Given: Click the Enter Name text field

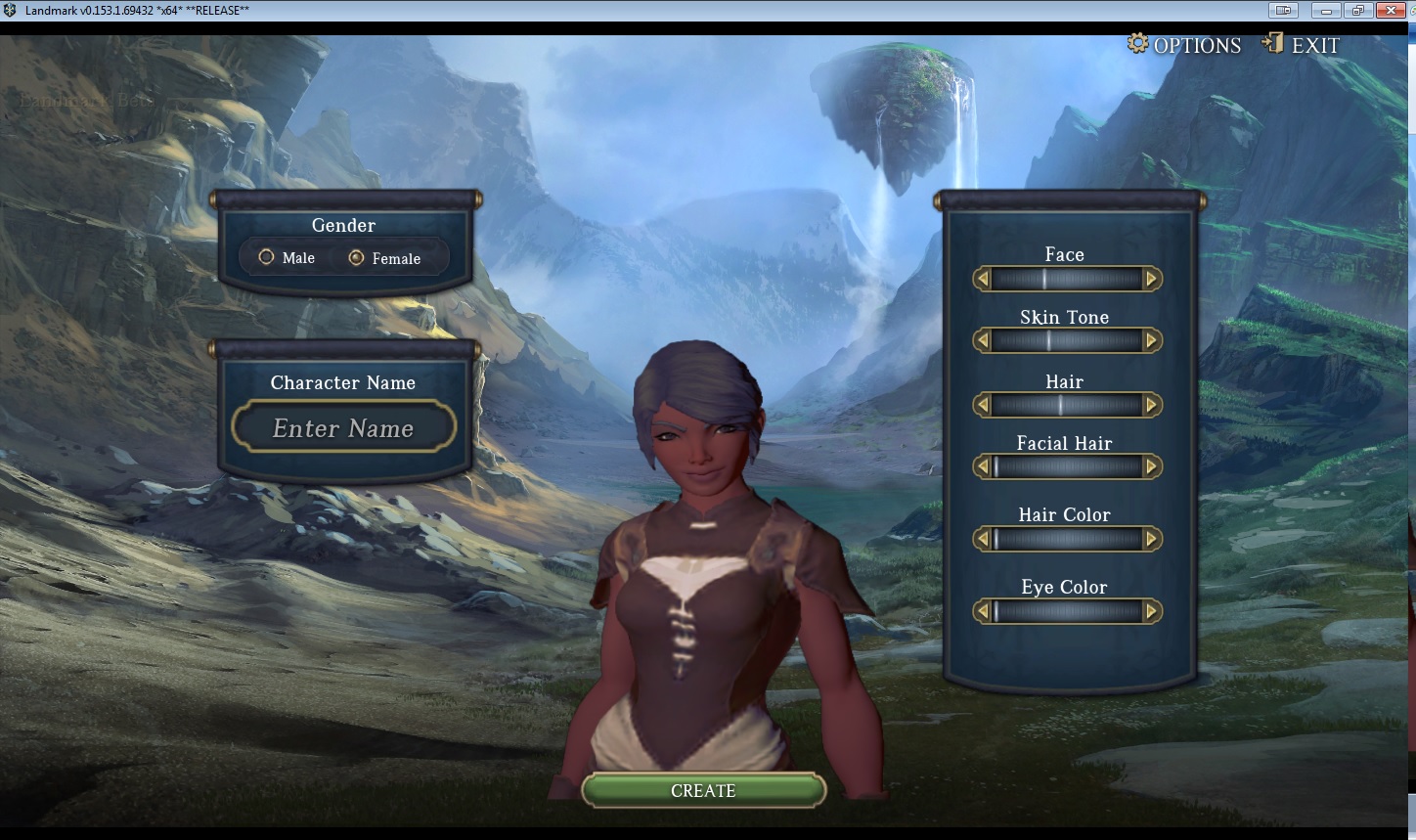Looking at the screenshot, I should 343,428.
